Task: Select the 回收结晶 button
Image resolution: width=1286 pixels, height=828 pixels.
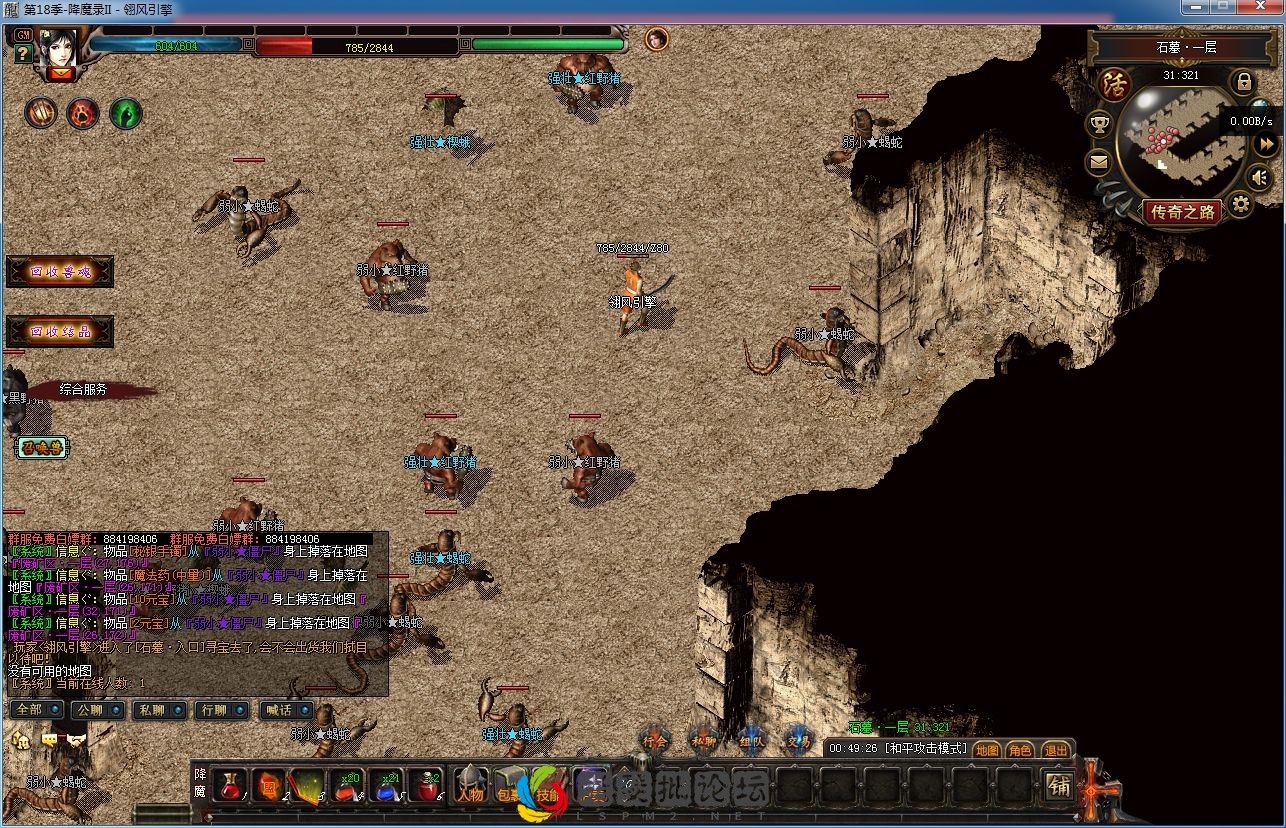Action: [x=60, y=331]
